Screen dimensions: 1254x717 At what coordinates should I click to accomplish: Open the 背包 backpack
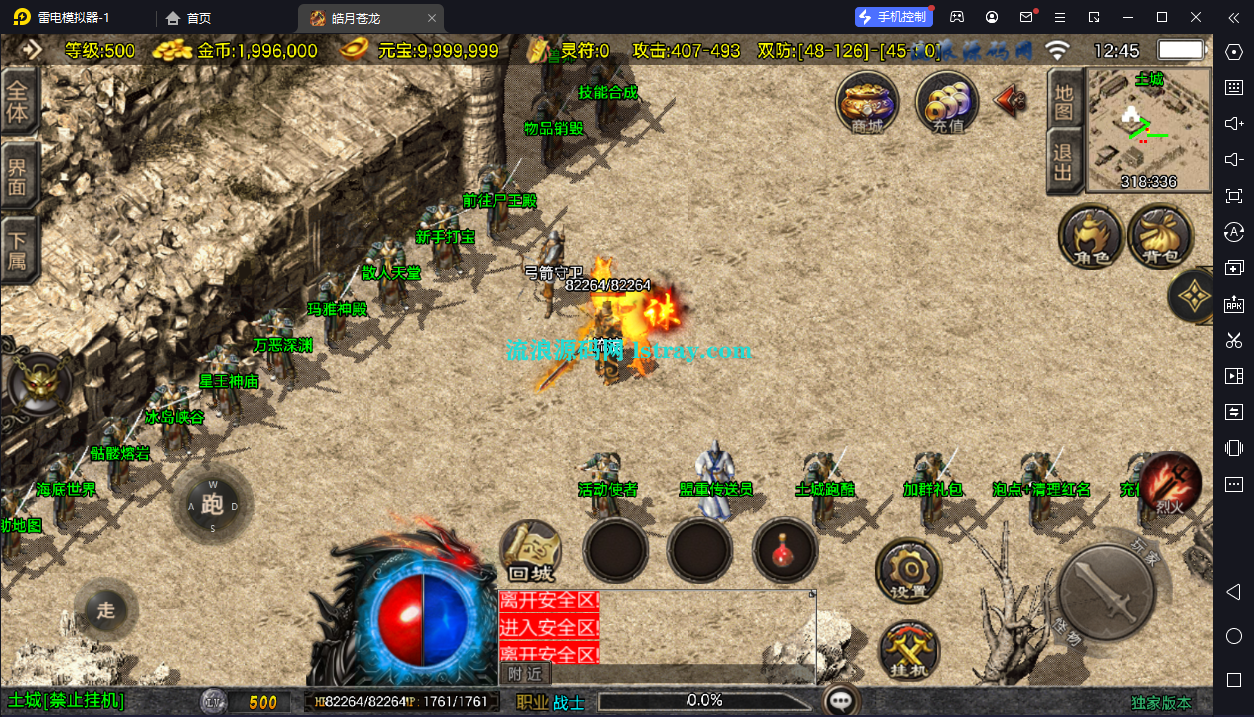[1160, 236]
